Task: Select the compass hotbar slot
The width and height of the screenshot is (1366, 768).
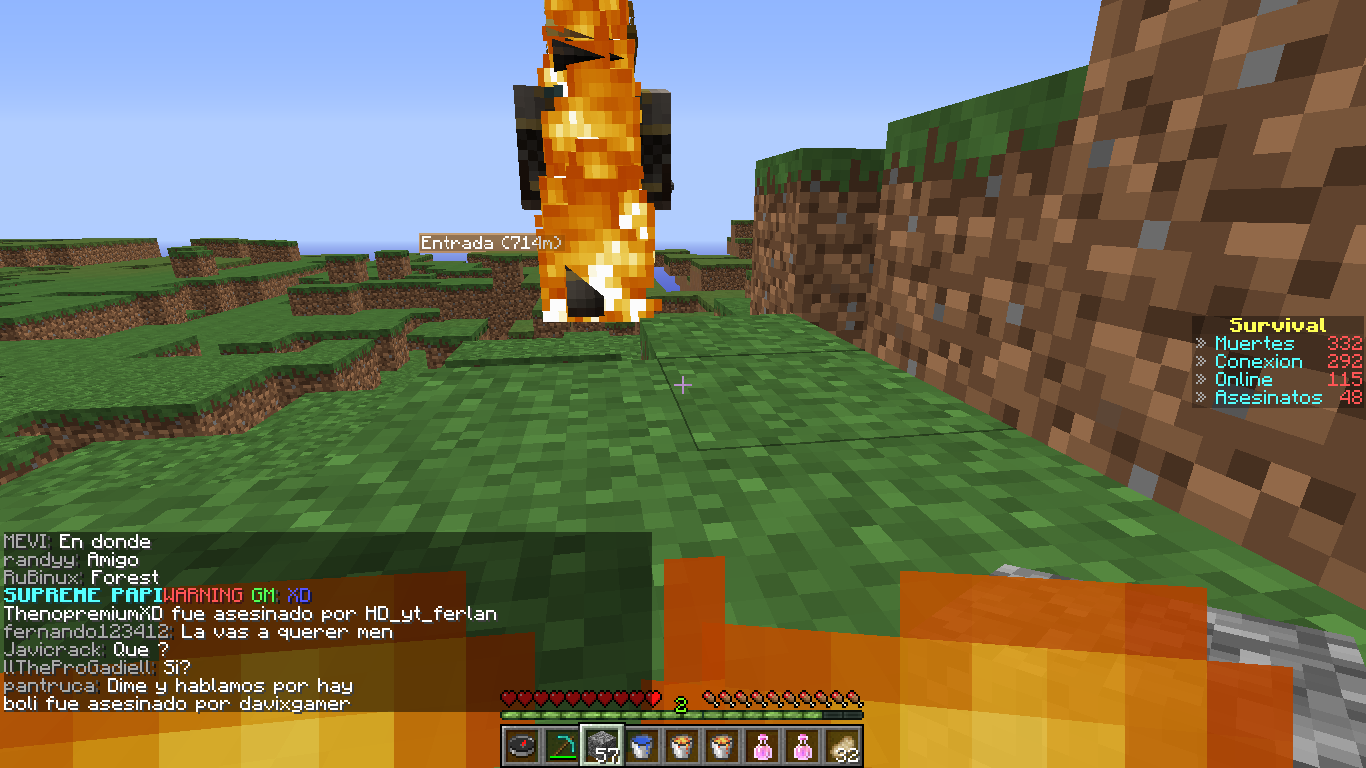Action: pos(522,745)
